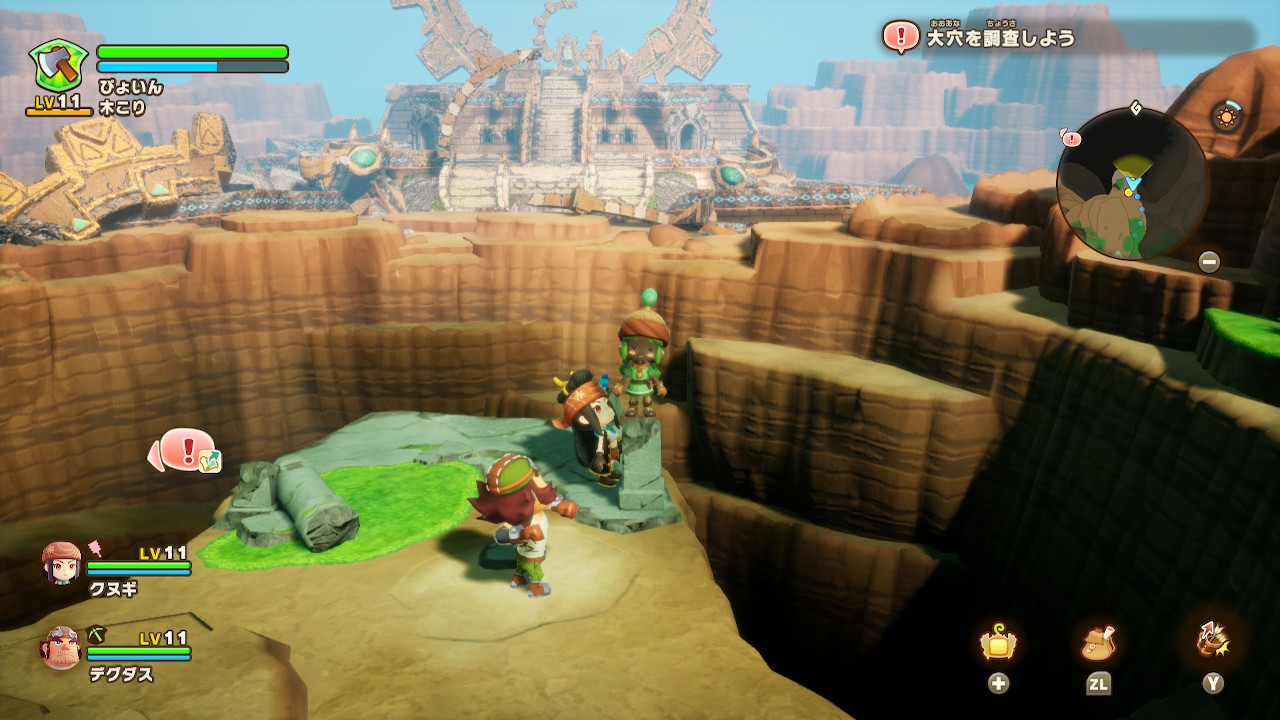Open the glowing lantern menu icon
The width and height of the screenshot is (1280, 720).
[x=998, y=643]
